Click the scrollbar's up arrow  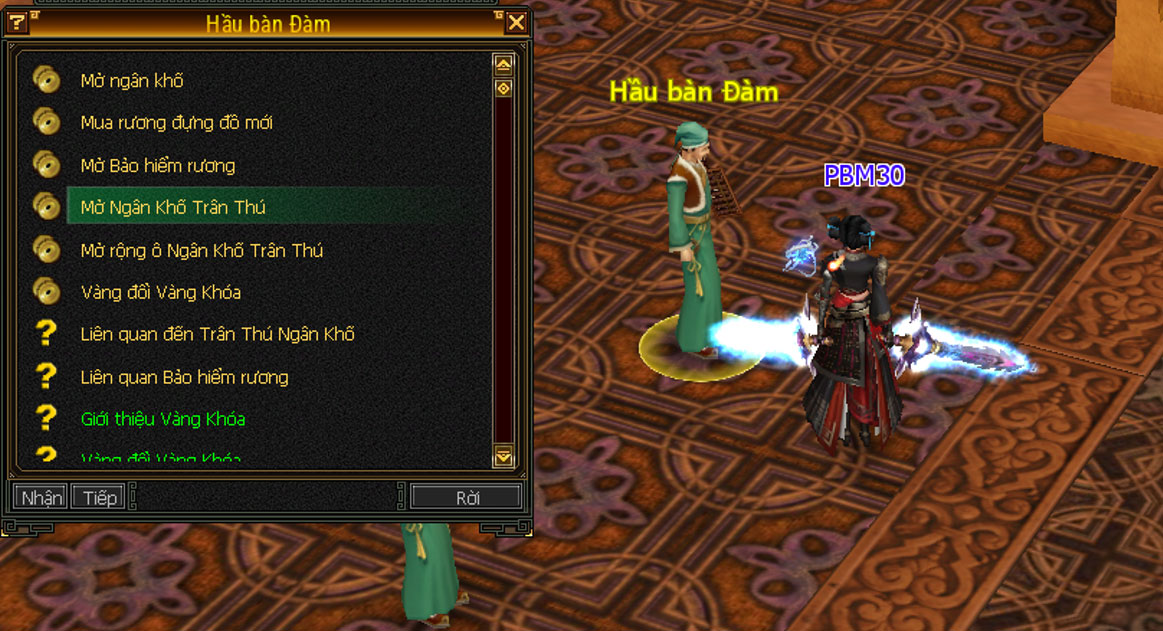click(503, 65)
